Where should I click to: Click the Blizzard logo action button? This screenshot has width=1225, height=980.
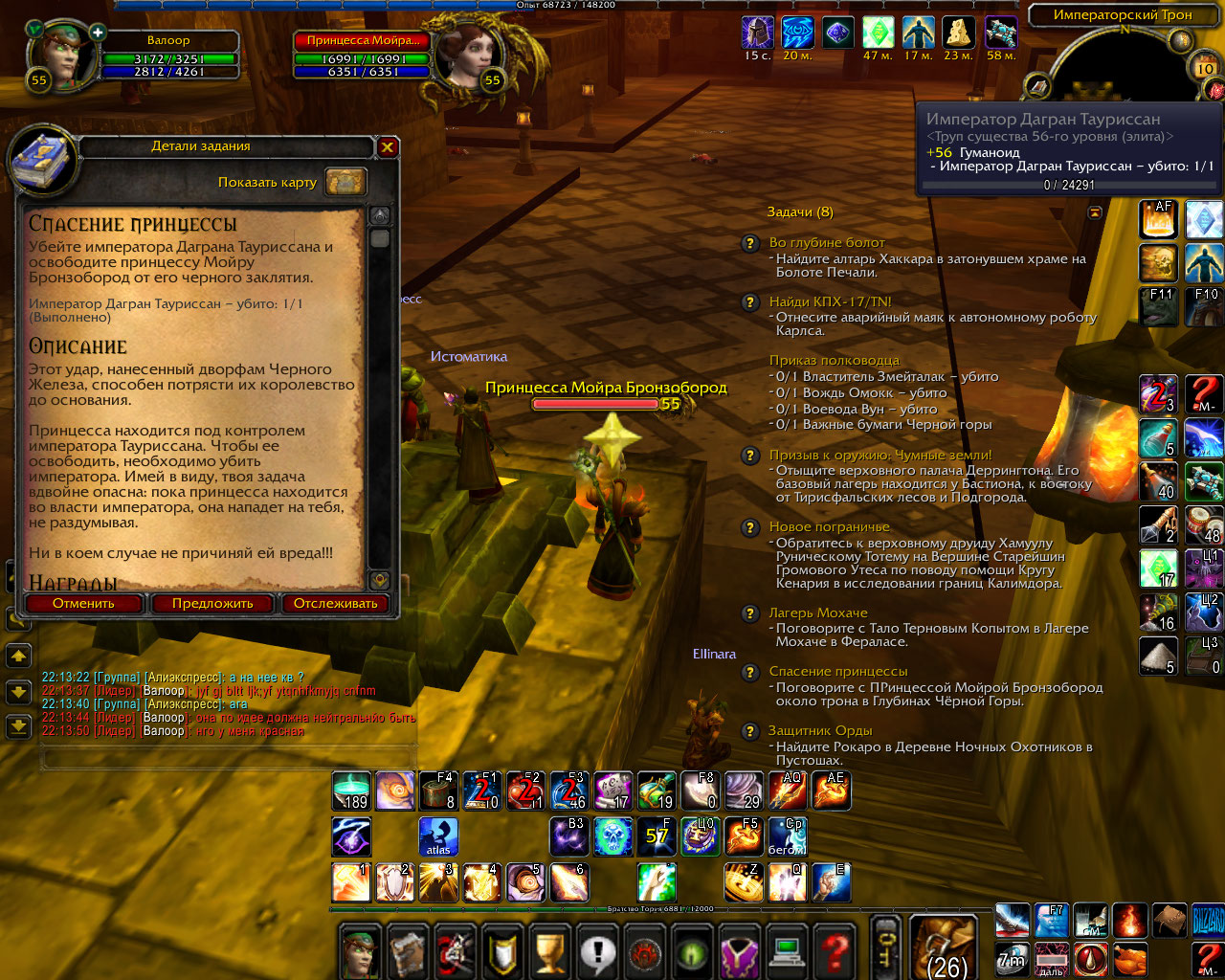(1207, 921)
